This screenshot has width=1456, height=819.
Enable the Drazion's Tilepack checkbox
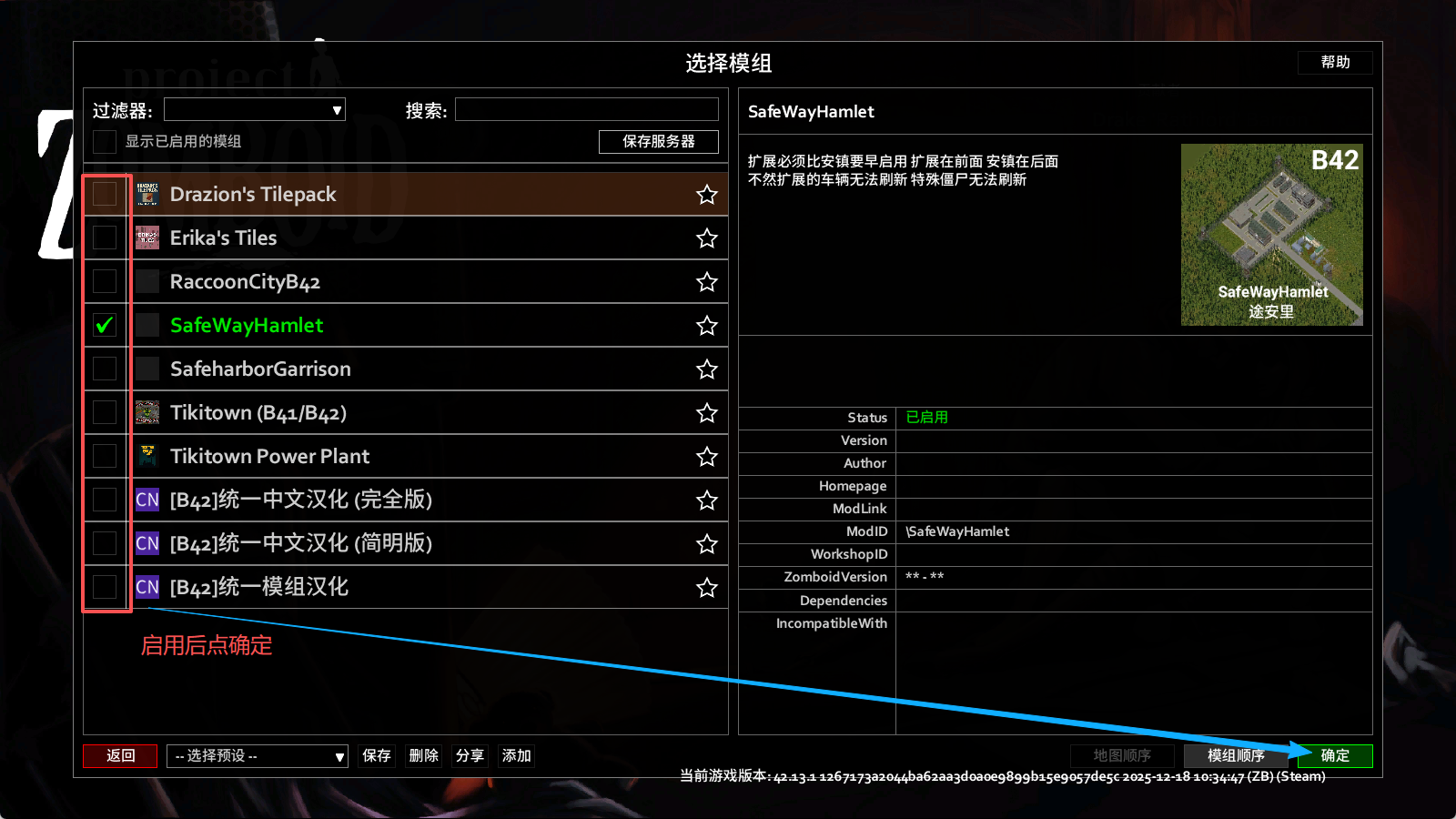[x=105, y=194]
